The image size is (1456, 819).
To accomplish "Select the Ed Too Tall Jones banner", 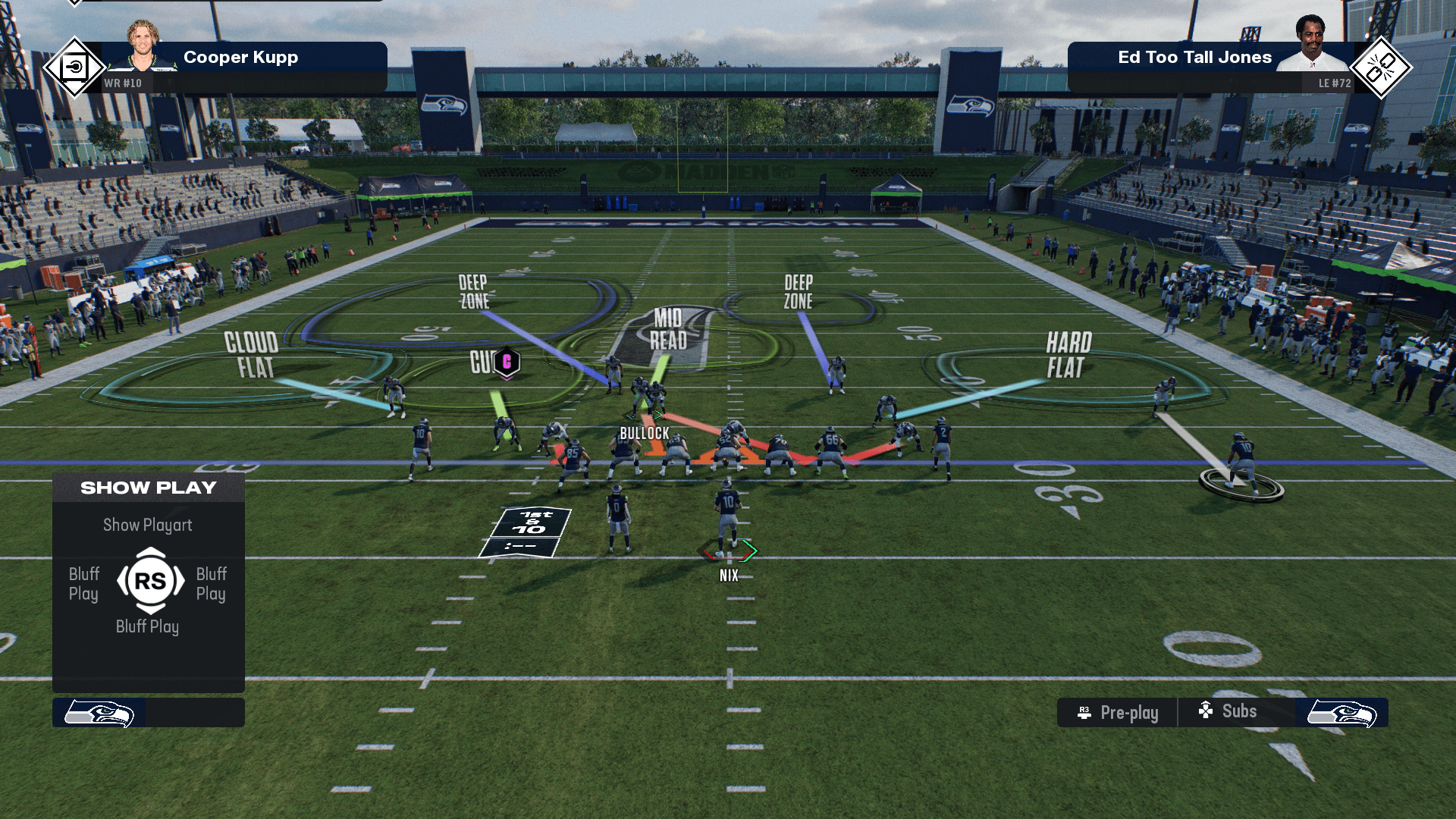I will click(x=1194, y=58).
